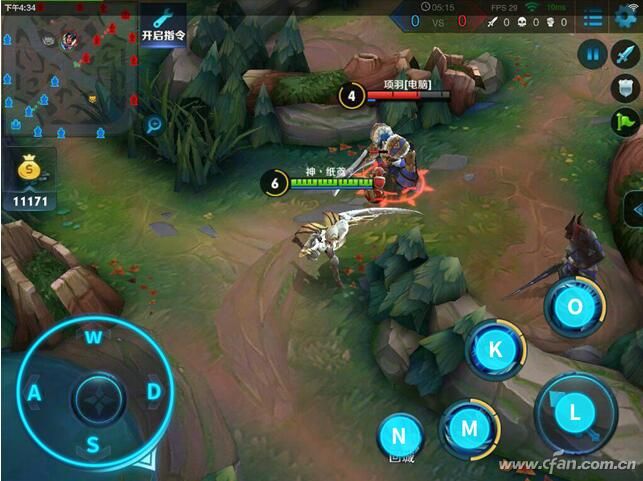Expand the side panel arrow tab

[633, 210]
